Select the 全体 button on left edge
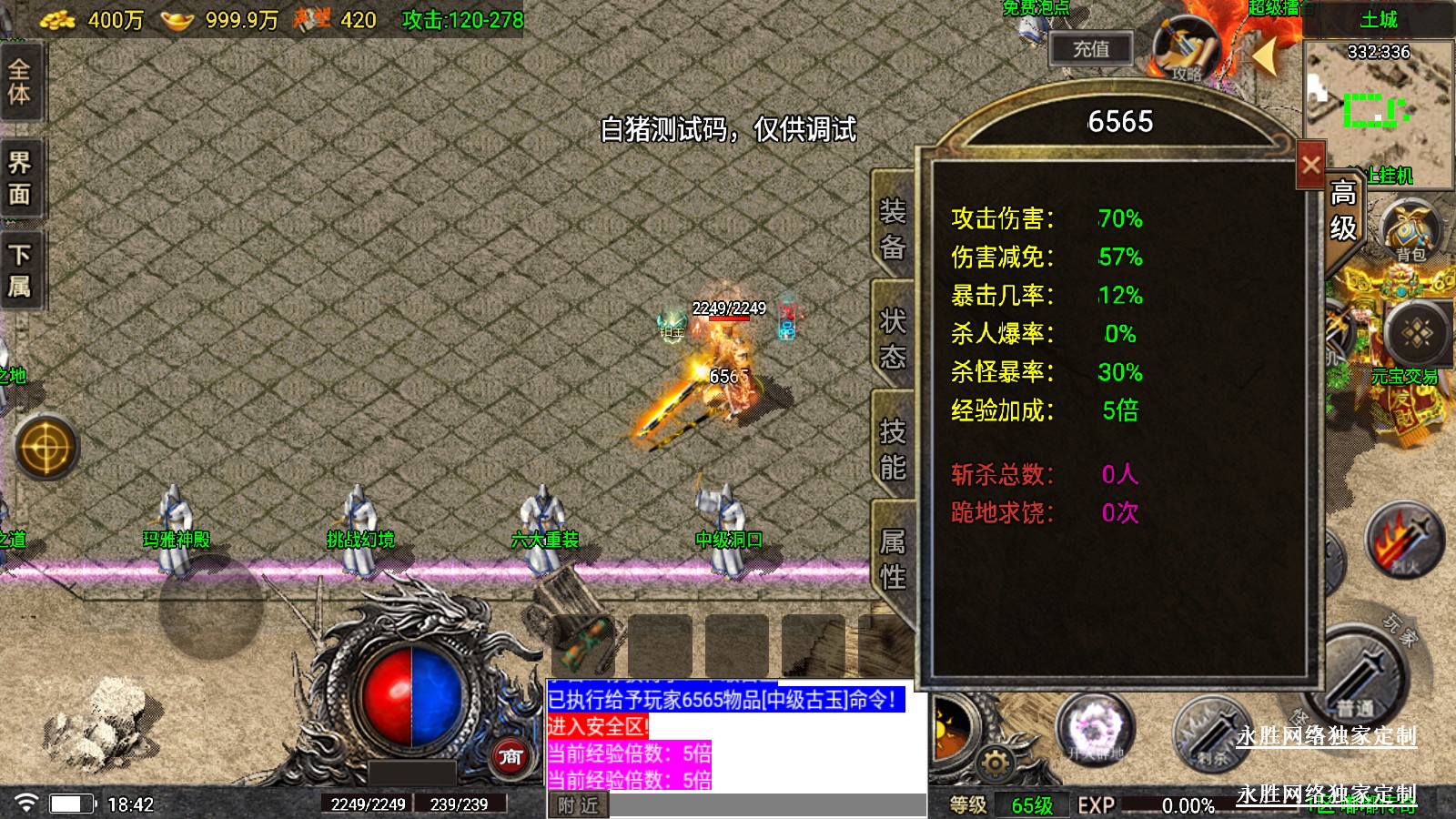This screenshot has height=819, width=1456. coord(20,82)
